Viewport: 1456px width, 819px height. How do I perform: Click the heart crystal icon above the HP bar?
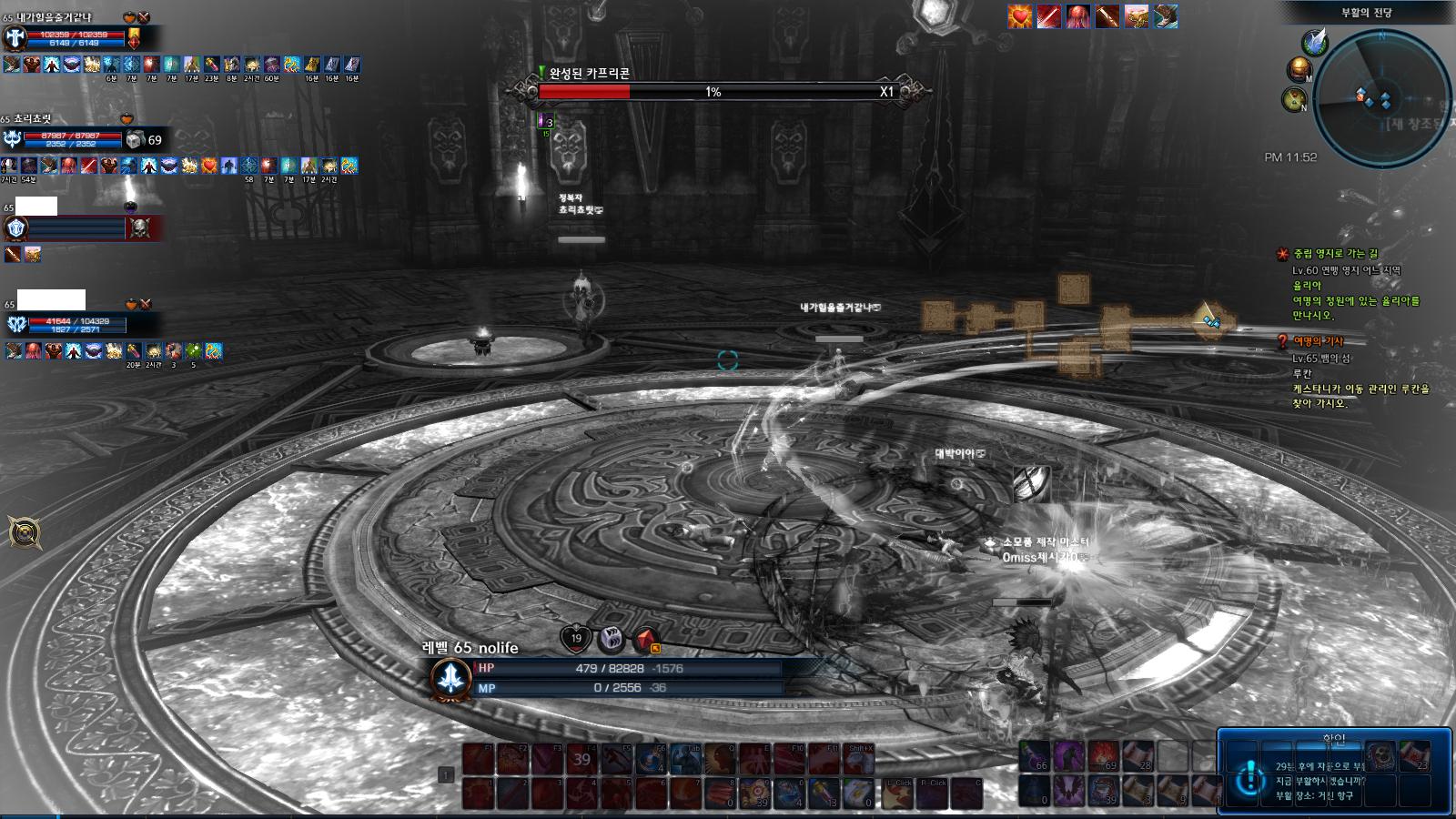pos(576,638)
